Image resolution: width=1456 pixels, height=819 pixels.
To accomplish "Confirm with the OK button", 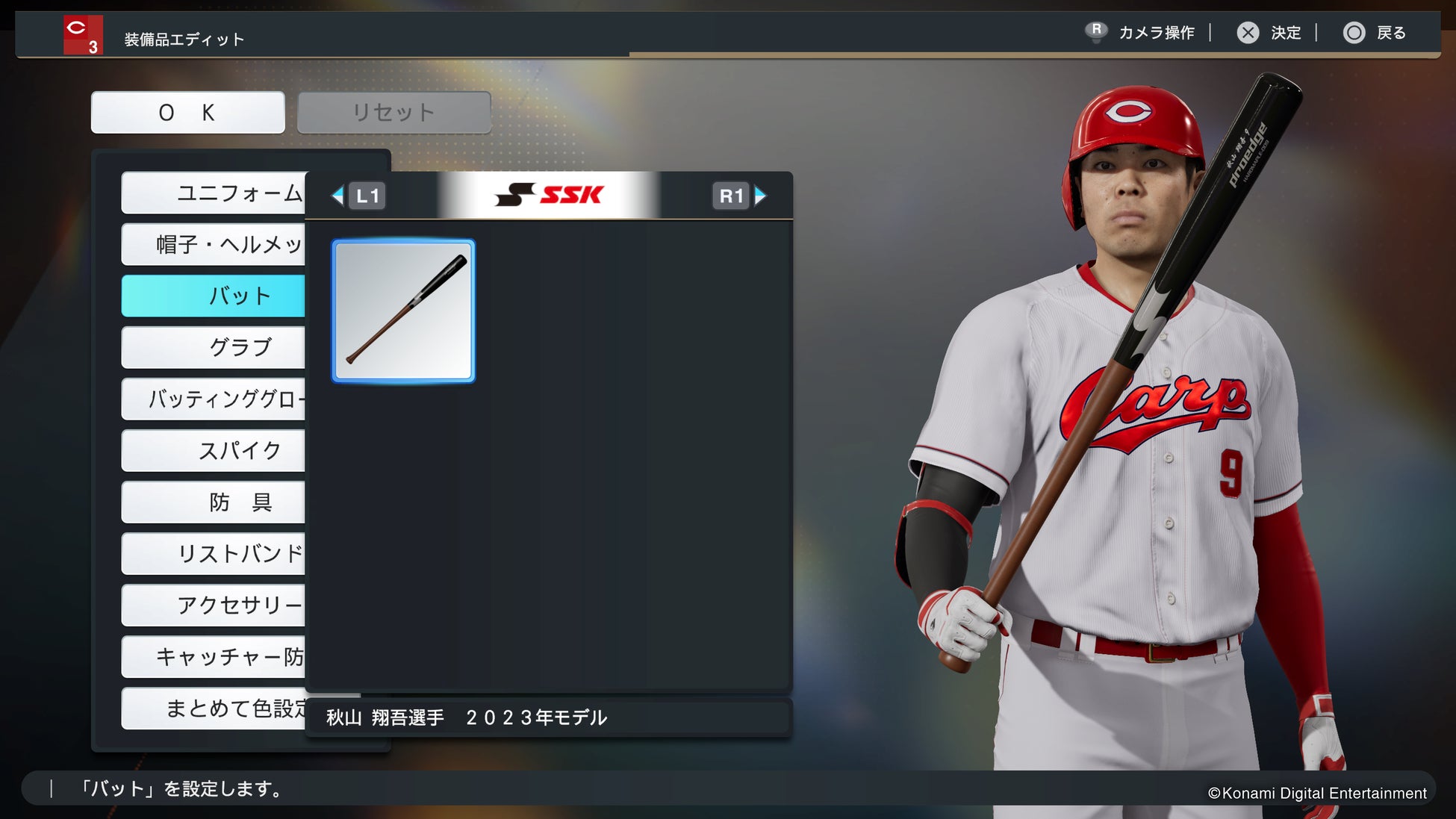I will [187, 113].
